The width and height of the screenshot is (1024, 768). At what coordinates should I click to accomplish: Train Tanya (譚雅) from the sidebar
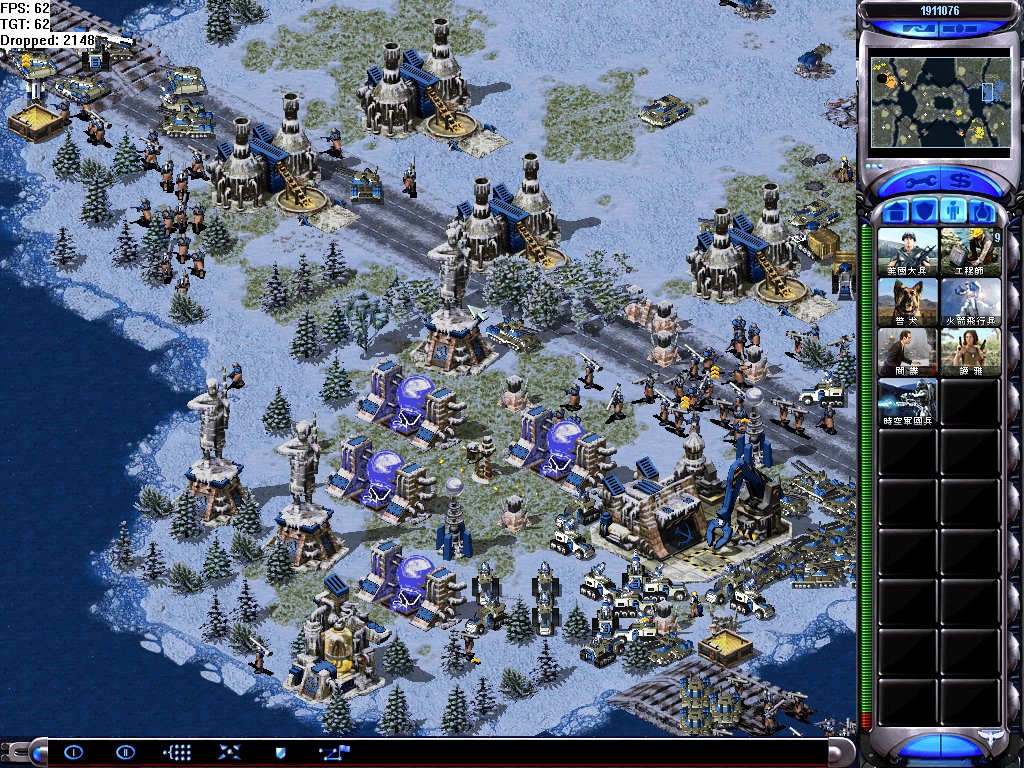(970, 352)
